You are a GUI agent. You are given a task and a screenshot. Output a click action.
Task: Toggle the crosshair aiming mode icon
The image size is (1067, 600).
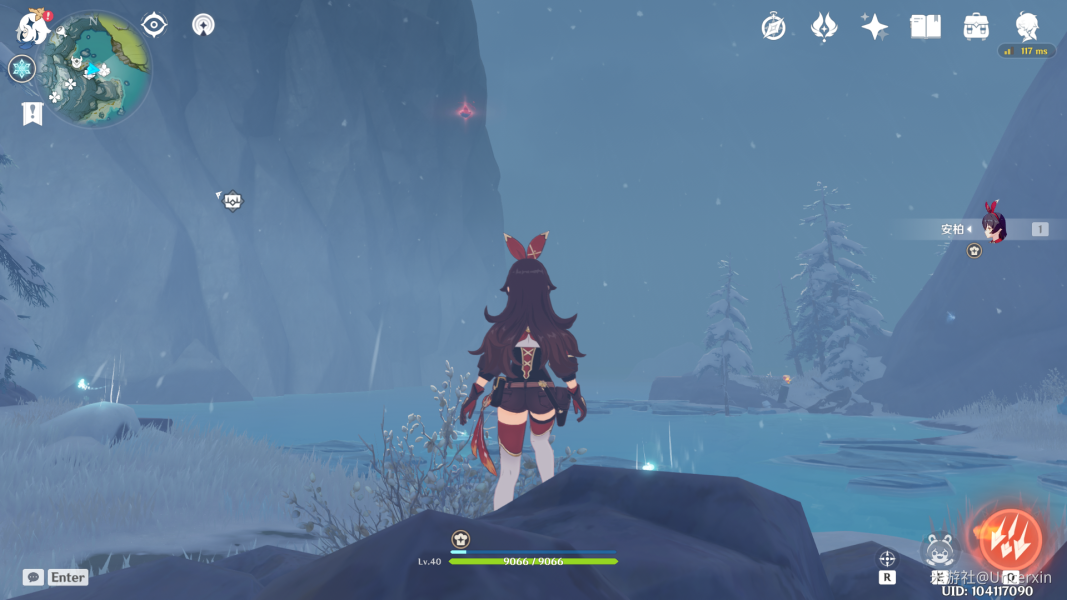(x=887, y=559)
